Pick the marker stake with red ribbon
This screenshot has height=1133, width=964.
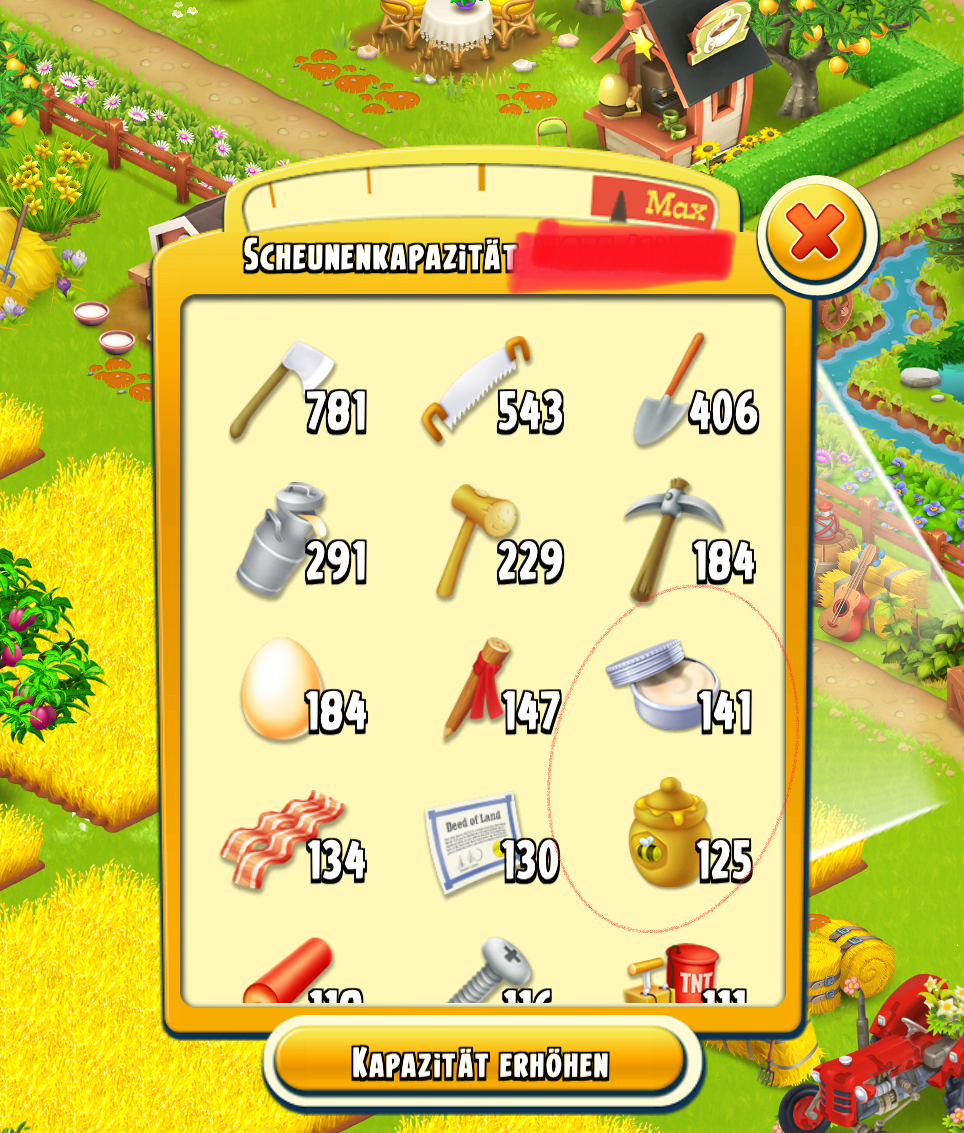[478, 689]
